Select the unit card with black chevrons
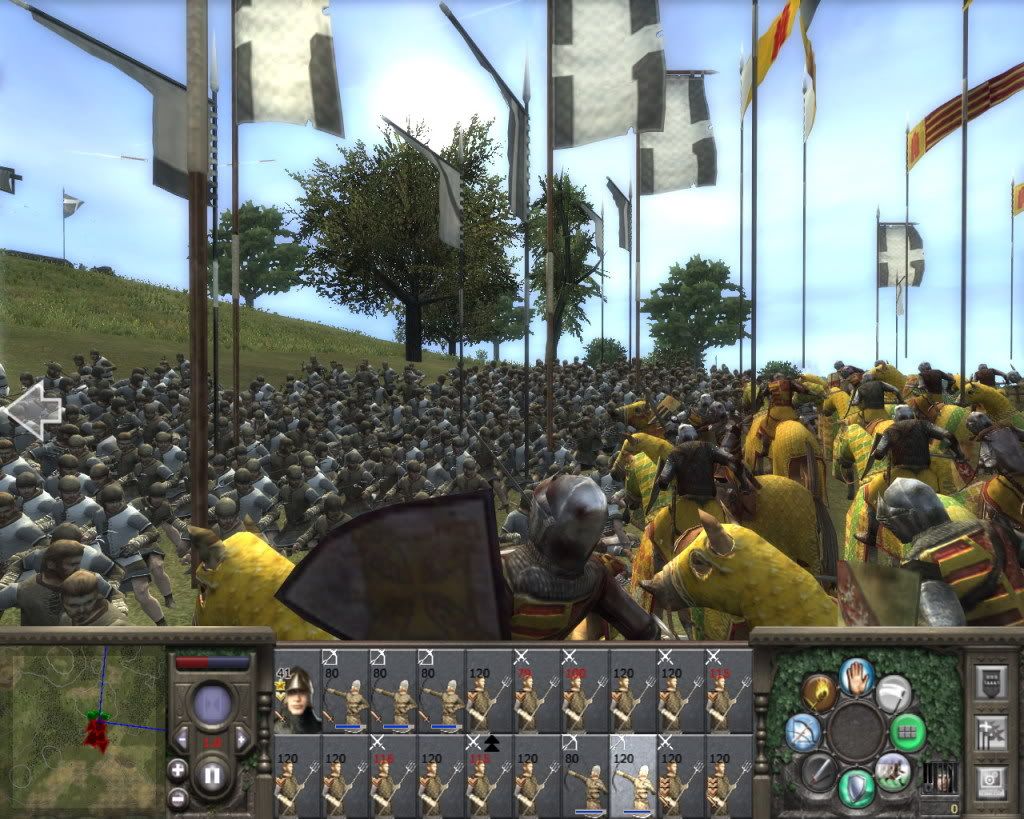Screen dimensions: 1024x819 click(x=489, y=777)
